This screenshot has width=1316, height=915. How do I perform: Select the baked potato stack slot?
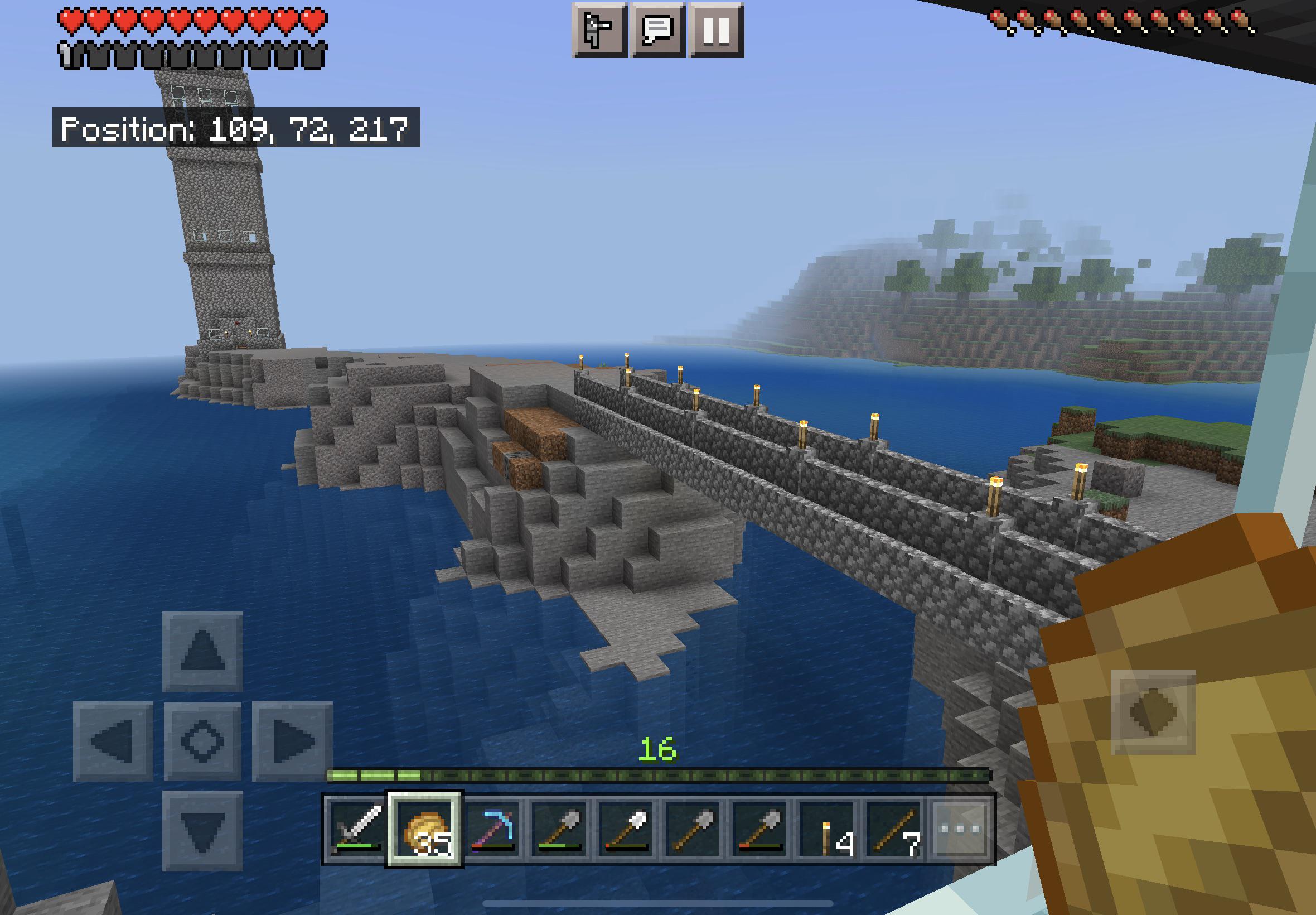[424, 829]
